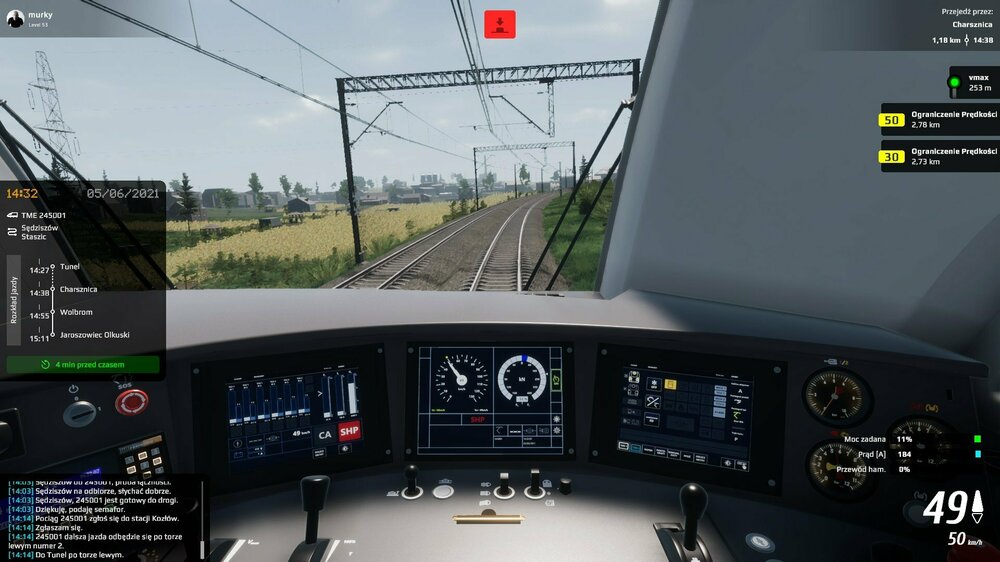Select the TME 245001 train number header
This screenshot has width=1000, height=562.
[43, 215]
